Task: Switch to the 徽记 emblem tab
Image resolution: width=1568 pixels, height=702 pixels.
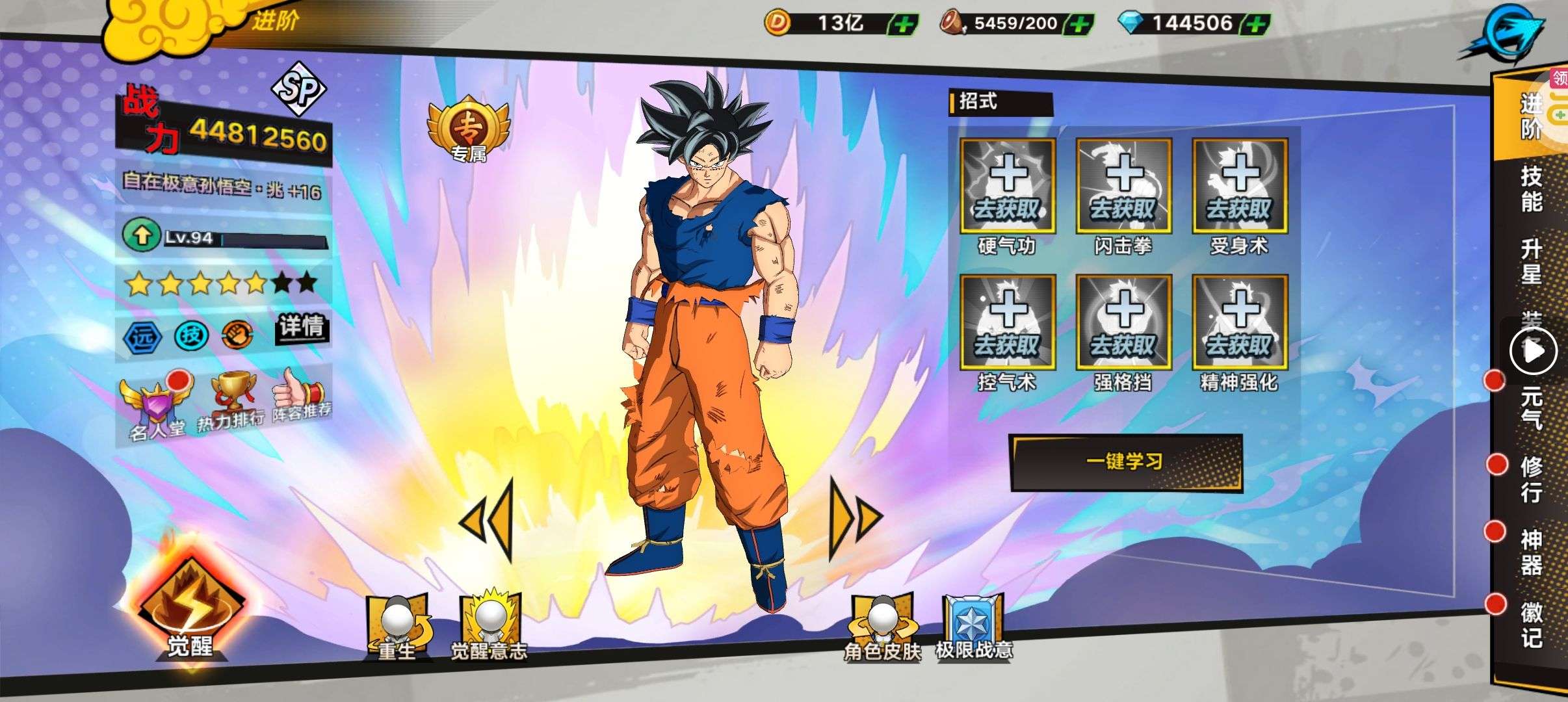Action: 1531,625
